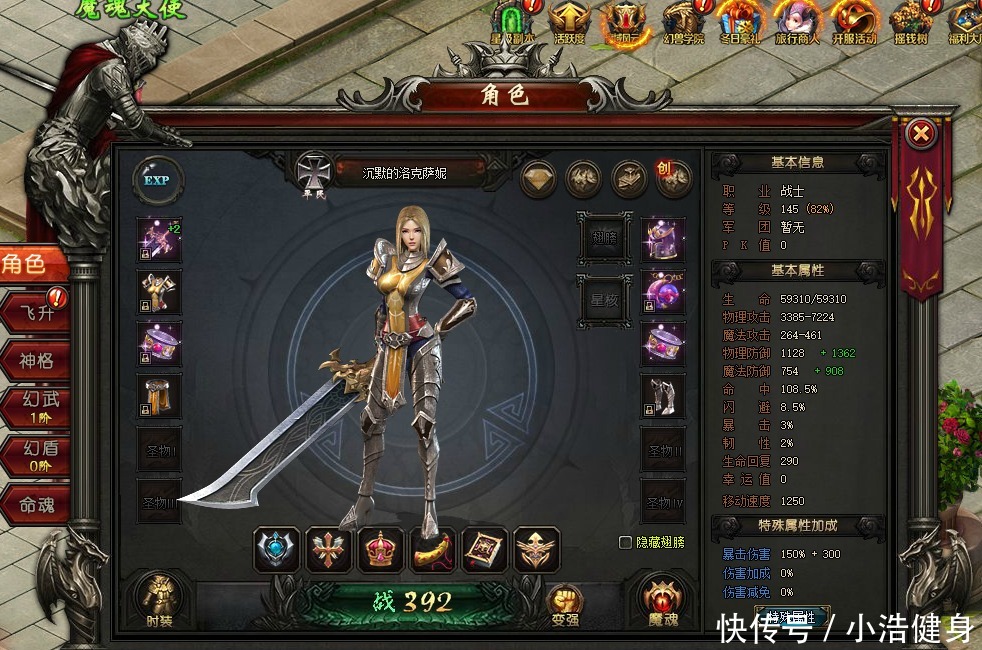
Task: Click the golden crown icon below the character
Action: pyautogui.click(x=381, y=549)
